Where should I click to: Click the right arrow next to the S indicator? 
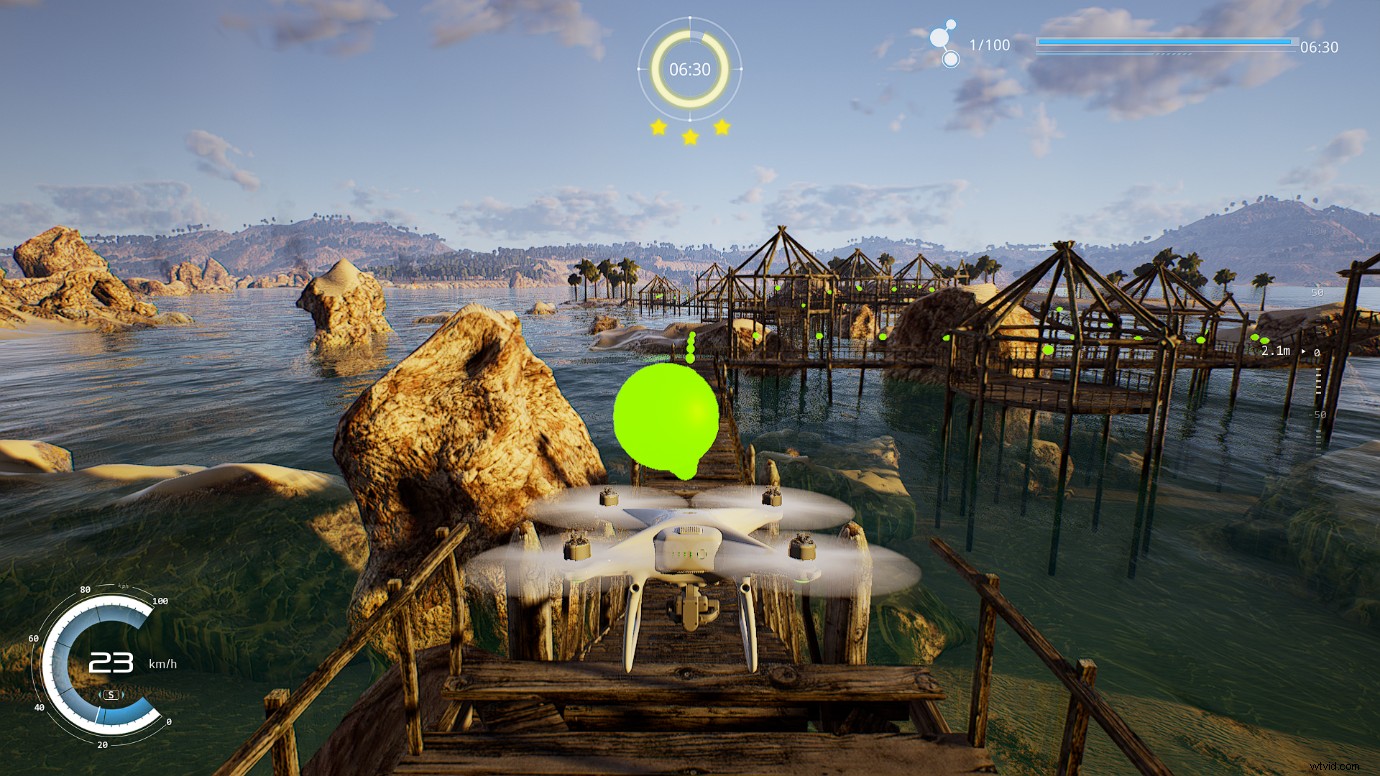click(x=124, y=694)
